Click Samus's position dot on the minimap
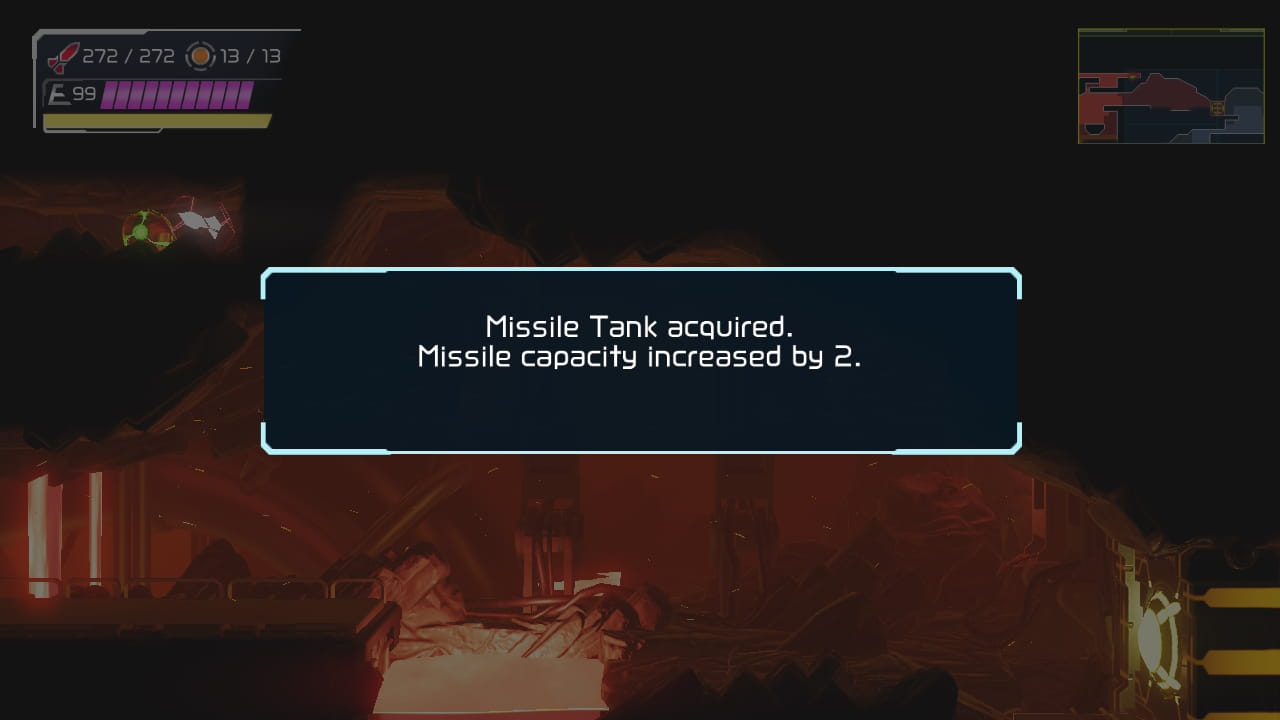 tap(1133, 77)
